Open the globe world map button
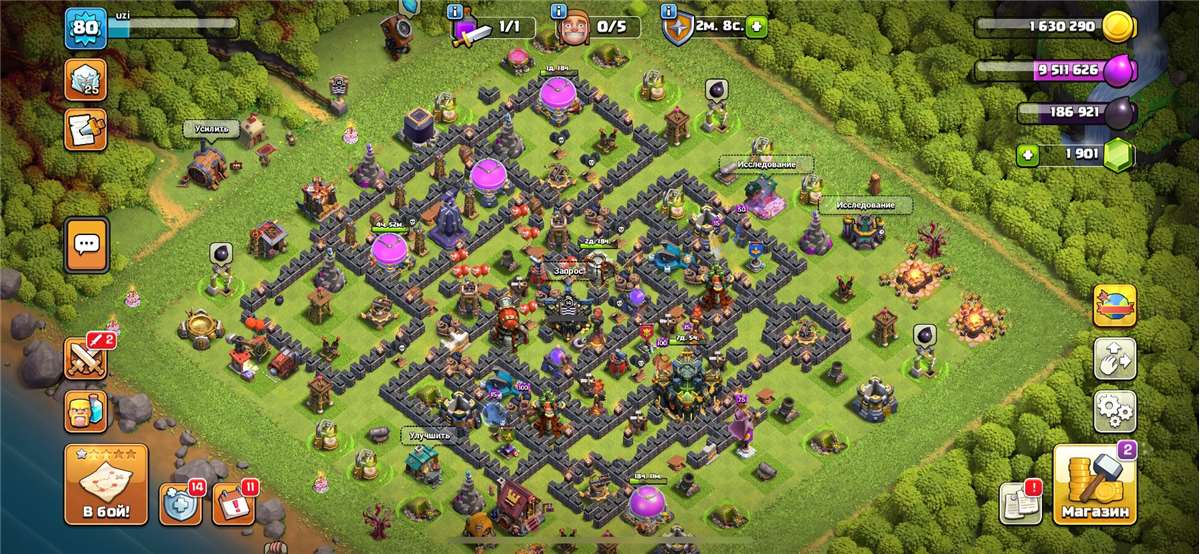Viewport: 1200px width, 554px height. tap(1114, 305)
